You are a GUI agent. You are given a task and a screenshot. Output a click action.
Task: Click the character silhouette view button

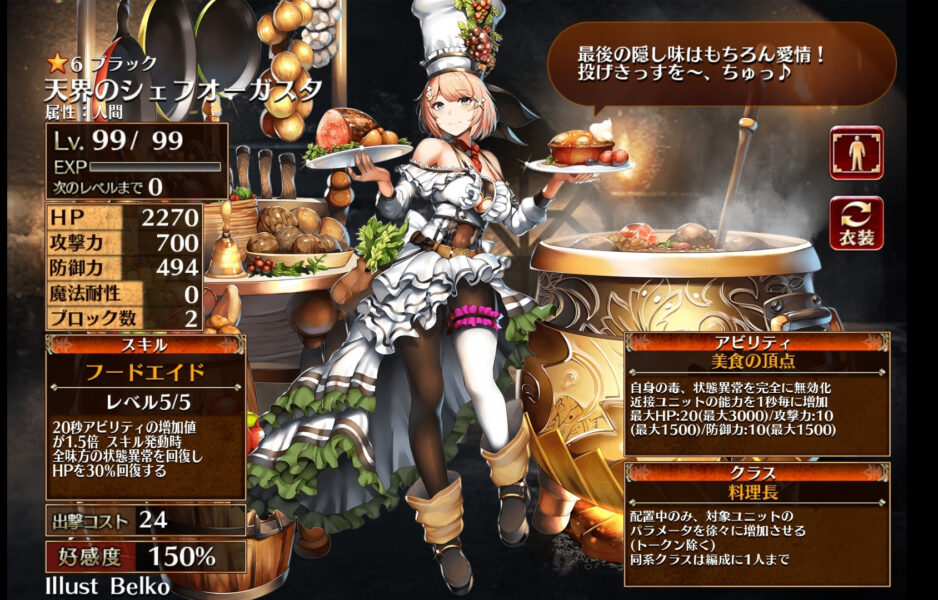coord(856,153)
